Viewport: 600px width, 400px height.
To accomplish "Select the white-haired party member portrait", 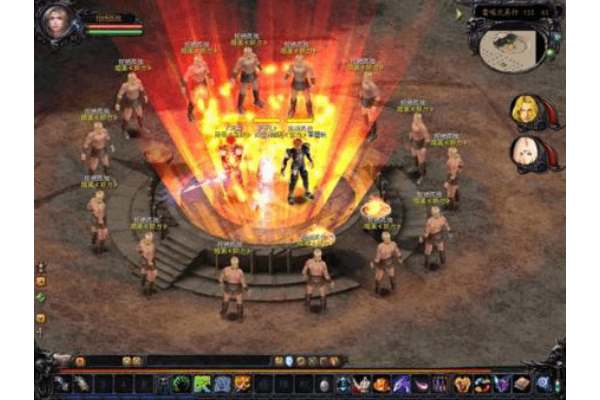I will pyautogui.click(x=526, y=153).
